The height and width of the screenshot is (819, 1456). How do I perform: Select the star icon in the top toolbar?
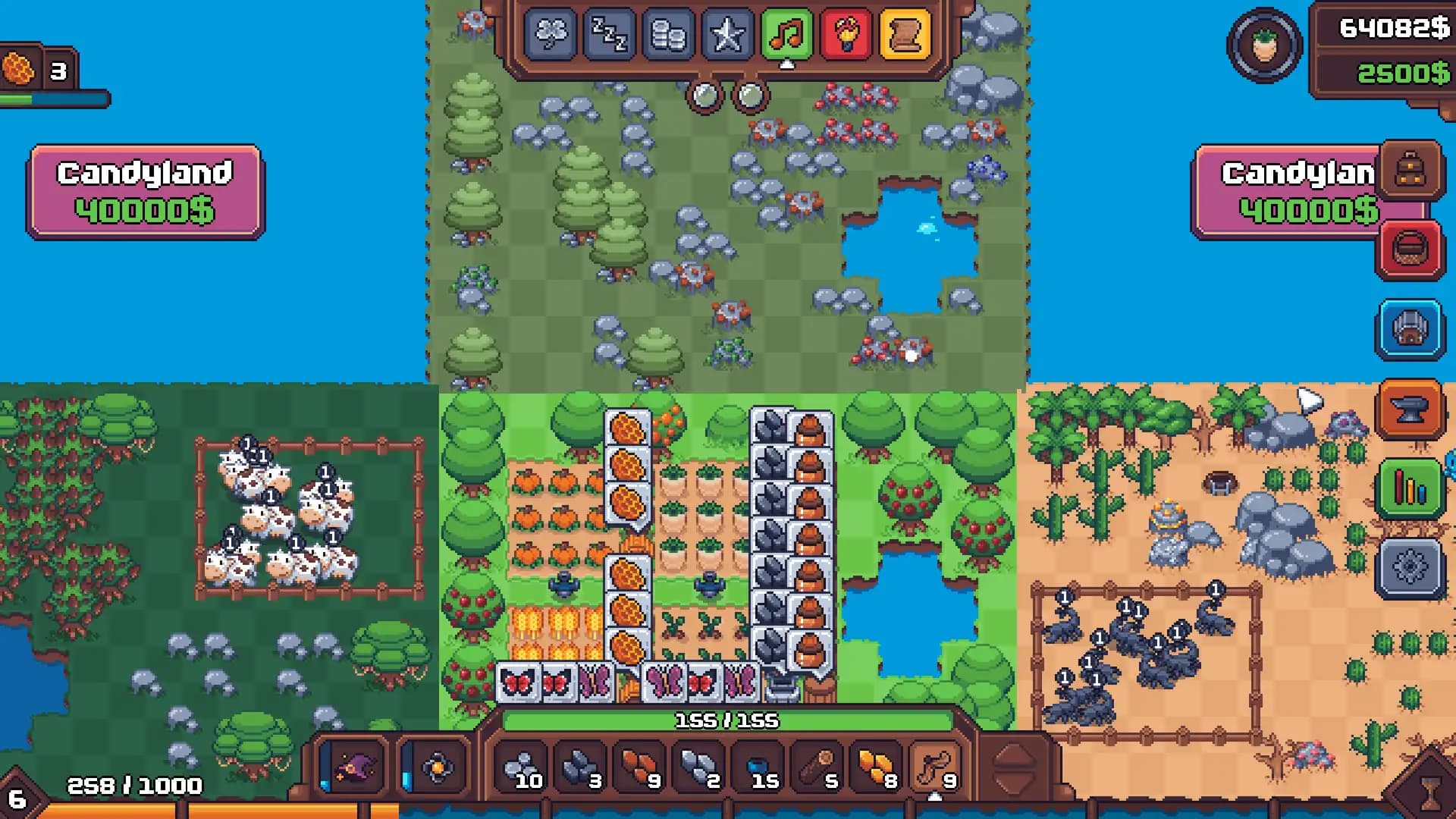[x=729, y=34]
